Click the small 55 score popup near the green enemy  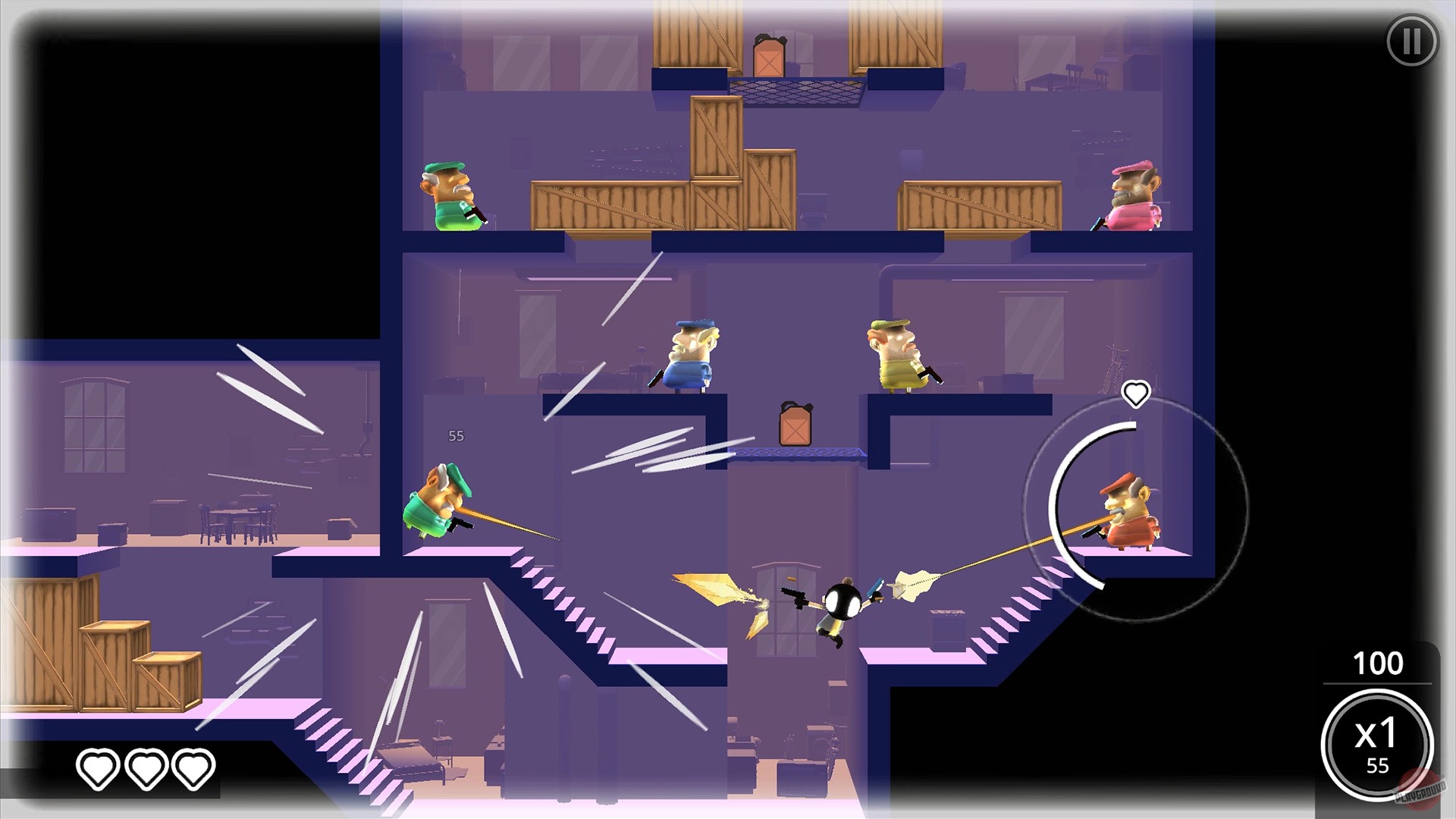coord(456,436)
